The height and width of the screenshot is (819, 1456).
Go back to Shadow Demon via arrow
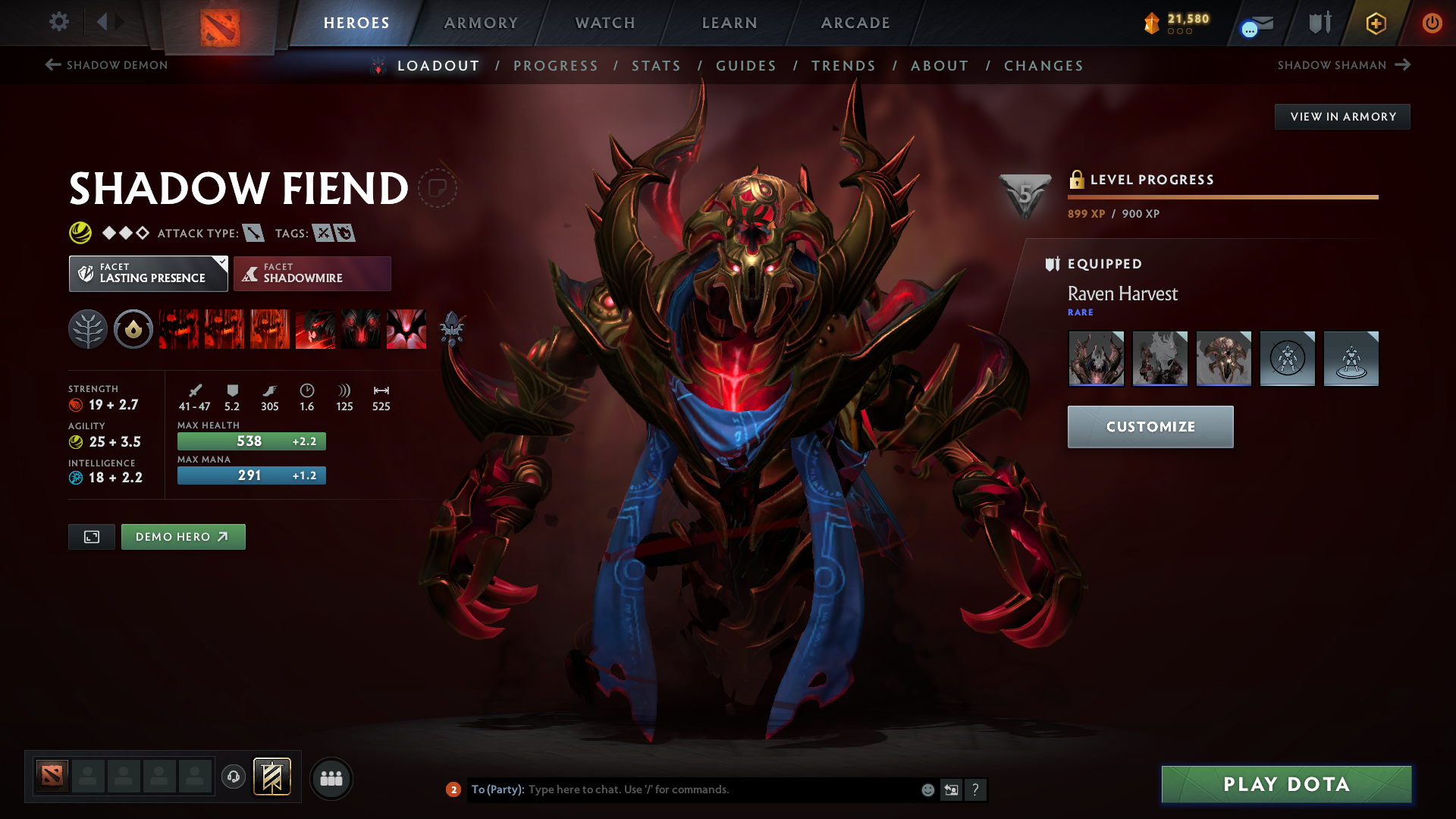(x=52, y=64)
